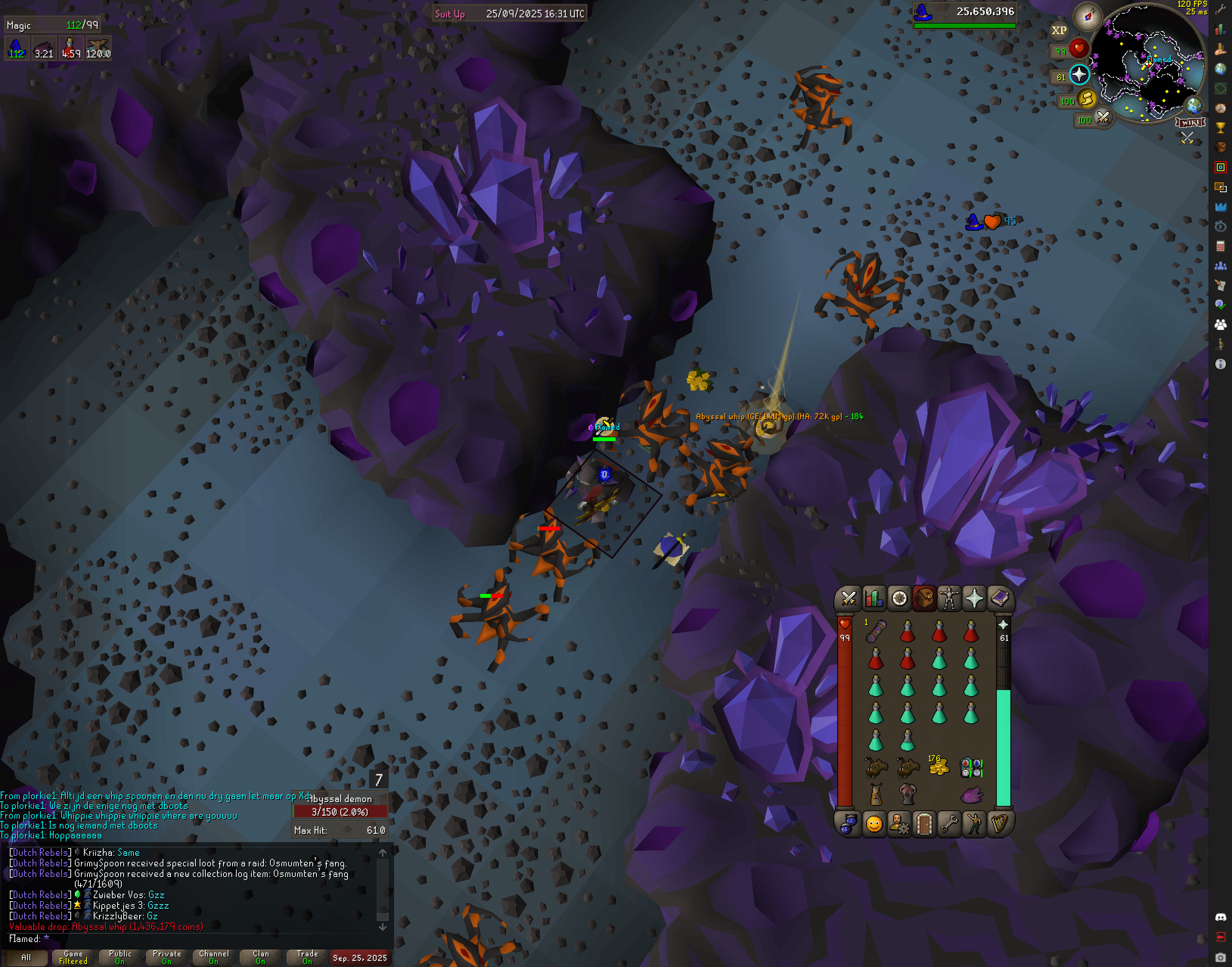The image size is (1232, 967).
Task: Open the Spellbook tab
Action: (x=999, y=599)
